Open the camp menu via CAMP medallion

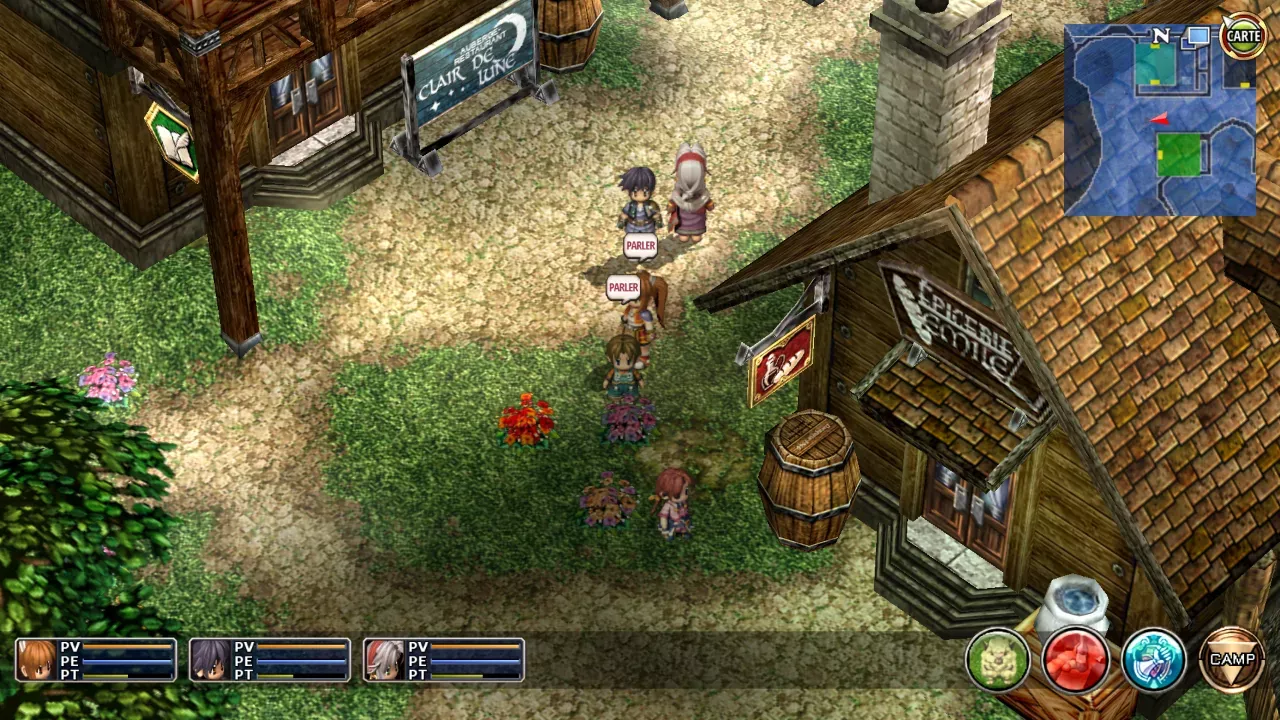(1233, 659)
